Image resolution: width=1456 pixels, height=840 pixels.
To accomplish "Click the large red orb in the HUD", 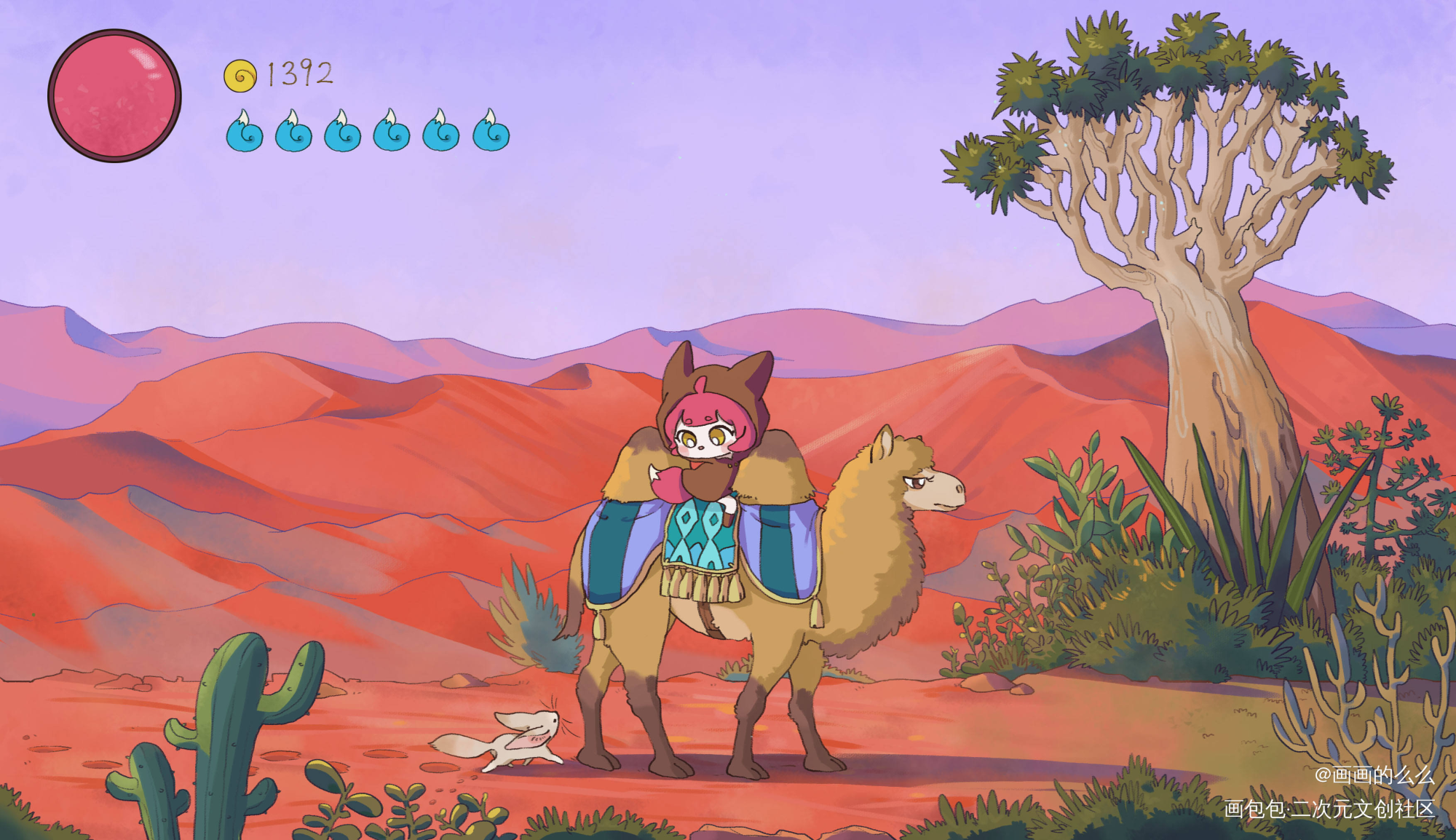I will [114, 95].
